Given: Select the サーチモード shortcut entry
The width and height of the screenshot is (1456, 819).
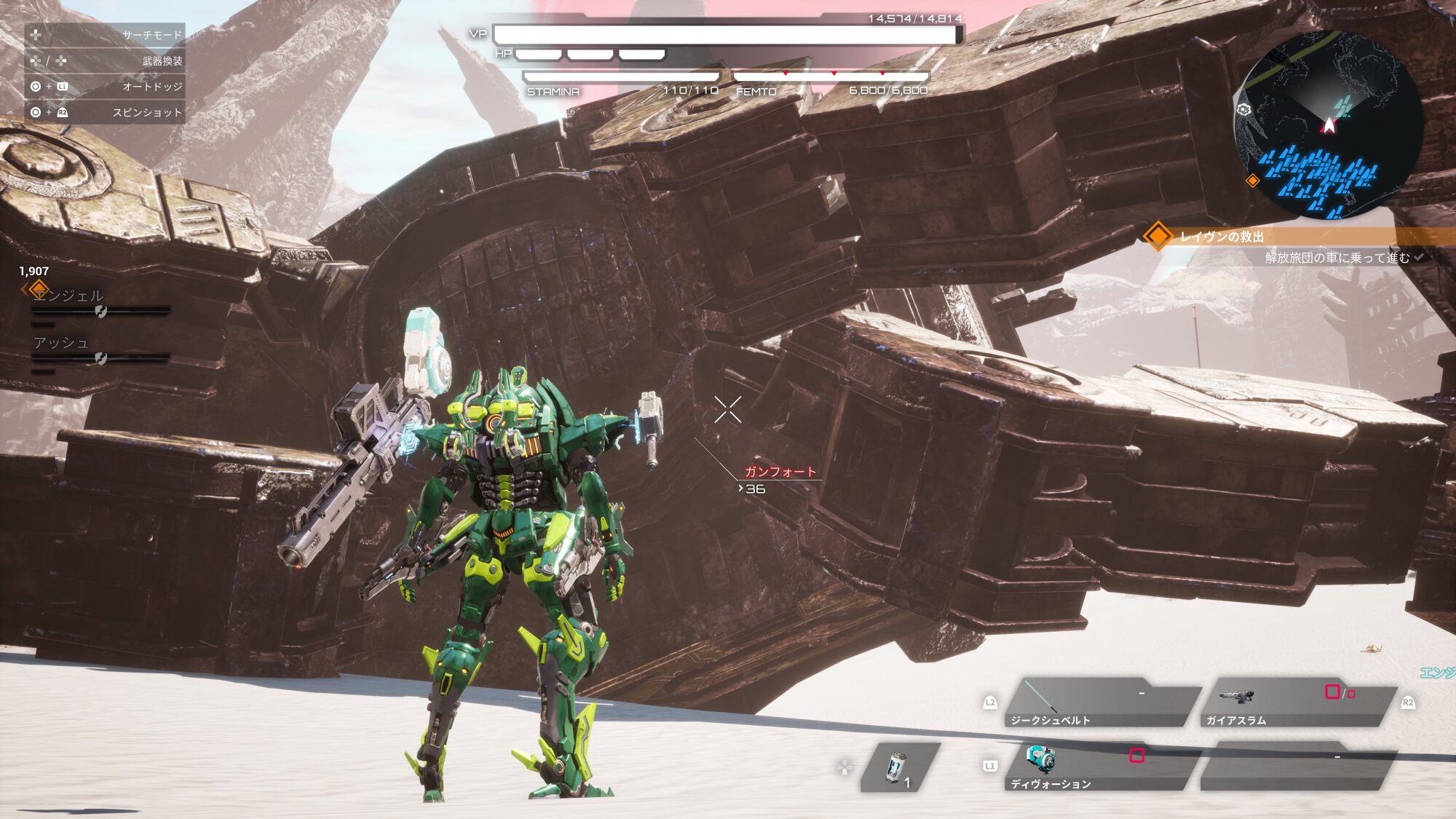Looking at the screenshot, I should [105, 35].
